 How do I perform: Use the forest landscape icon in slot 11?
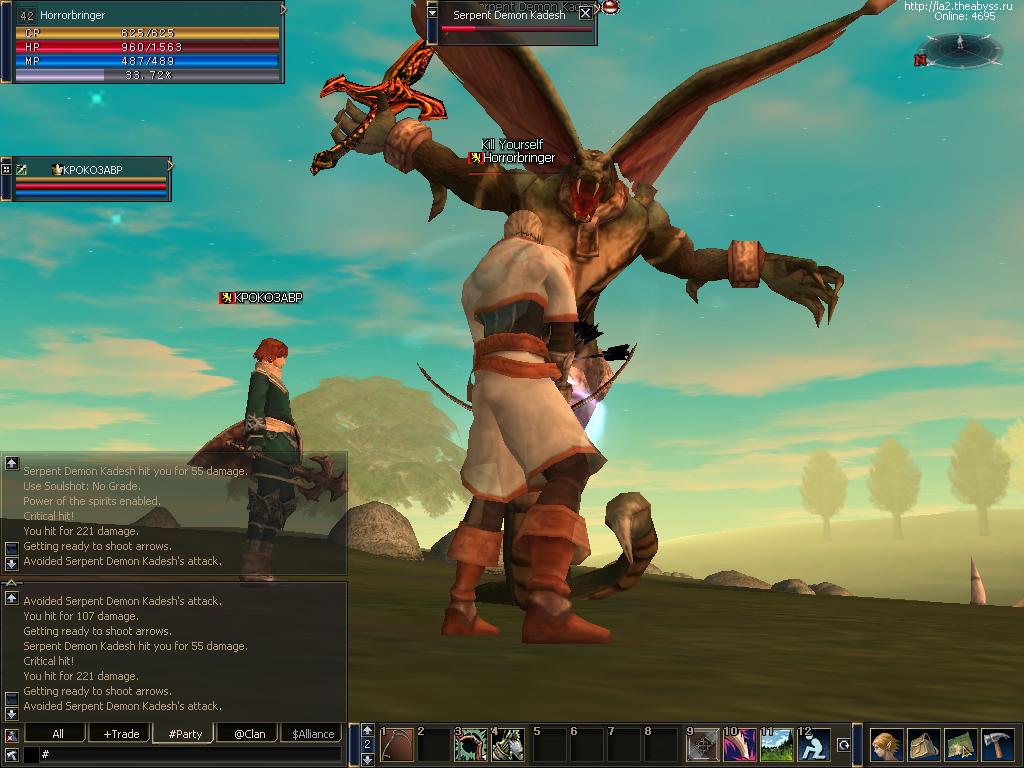point(777,745)
